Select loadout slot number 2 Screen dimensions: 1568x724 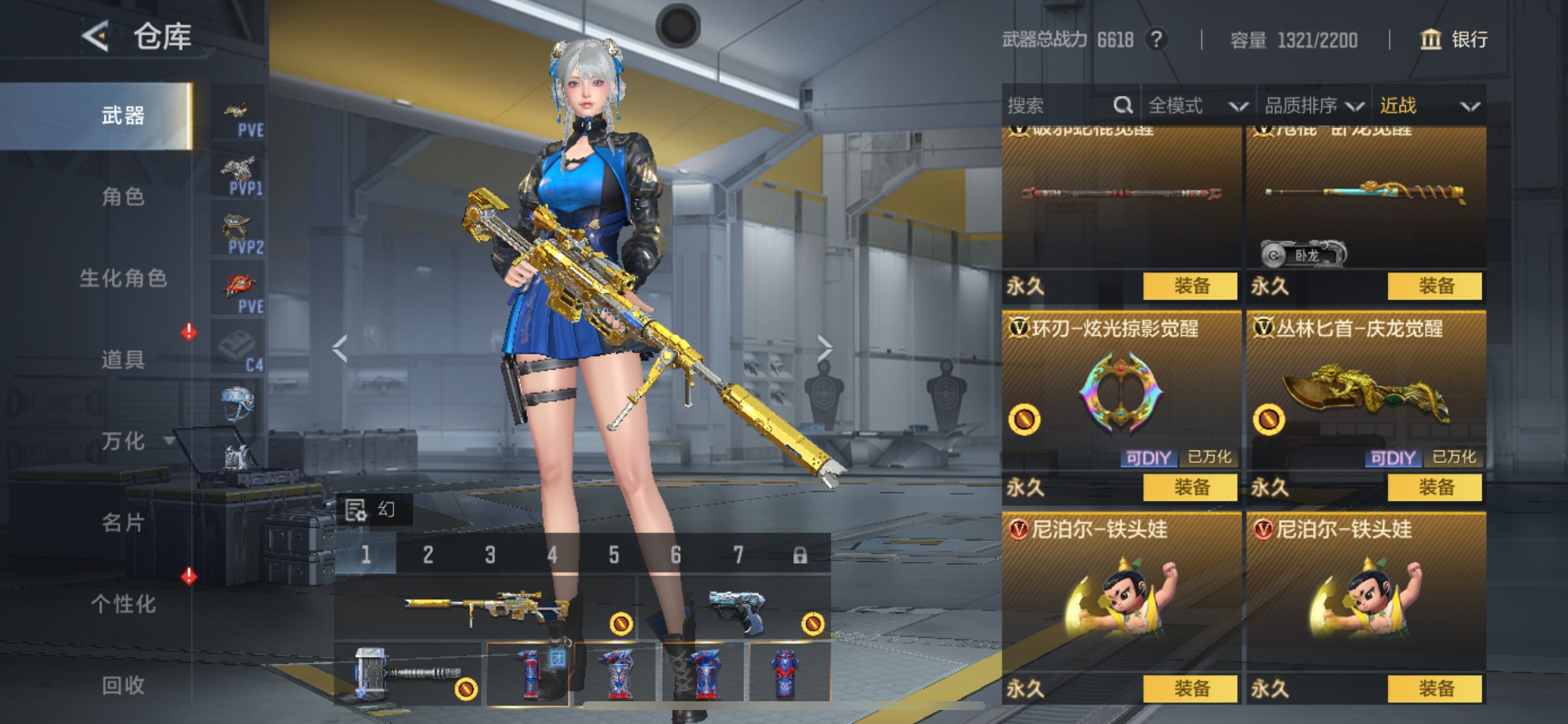428,555
